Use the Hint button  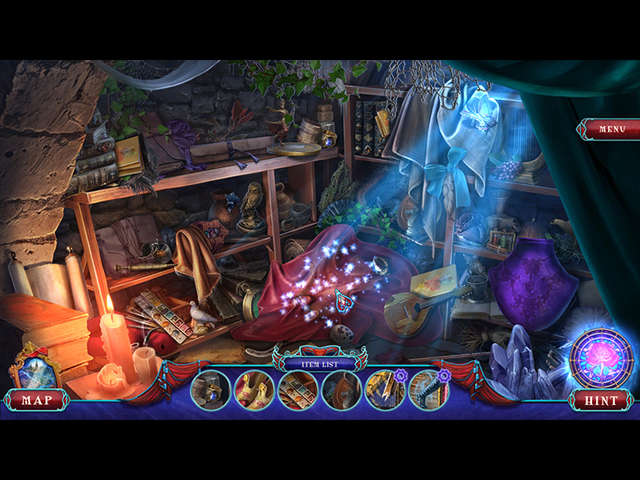click(x=602, y=401)
